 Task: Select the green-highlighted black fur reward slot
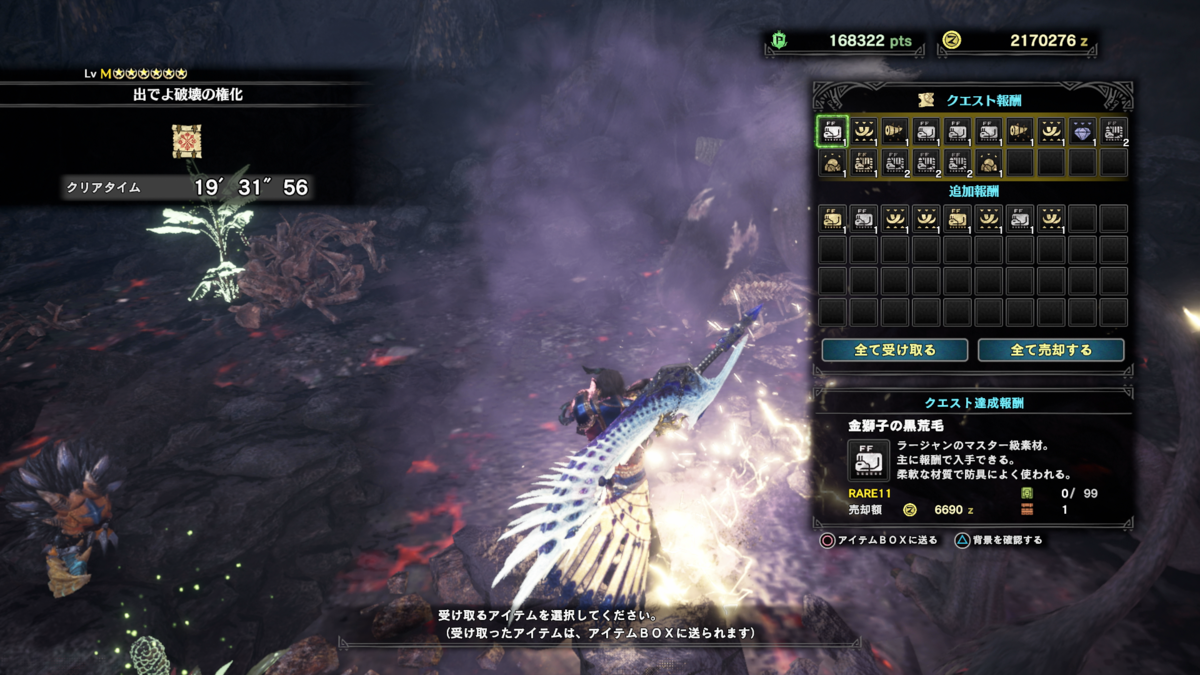(833, 131)
